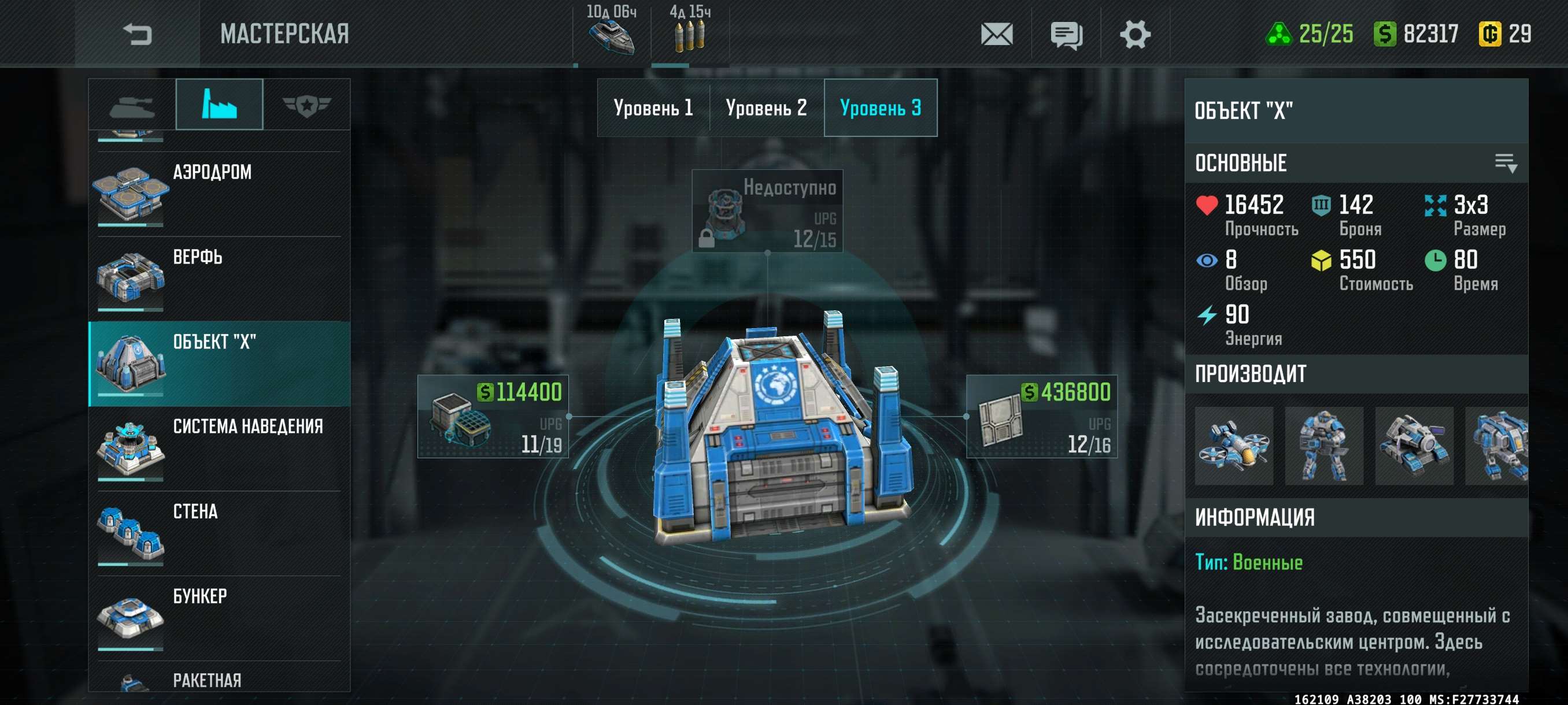
Task: Select the locked Недоступно upgrade
Action: [767, 210]
